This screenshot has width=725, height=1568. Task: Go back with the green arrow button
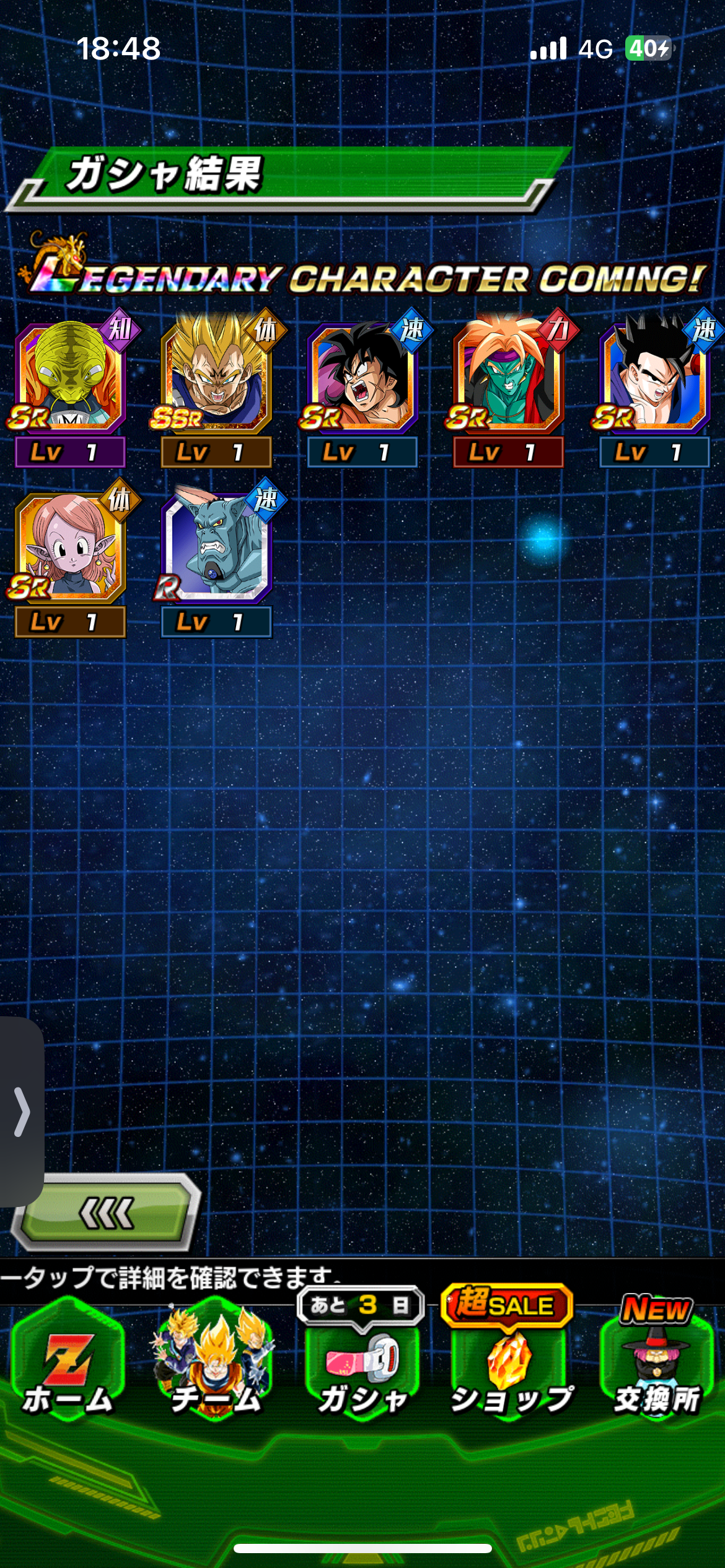click(106, 1213)
